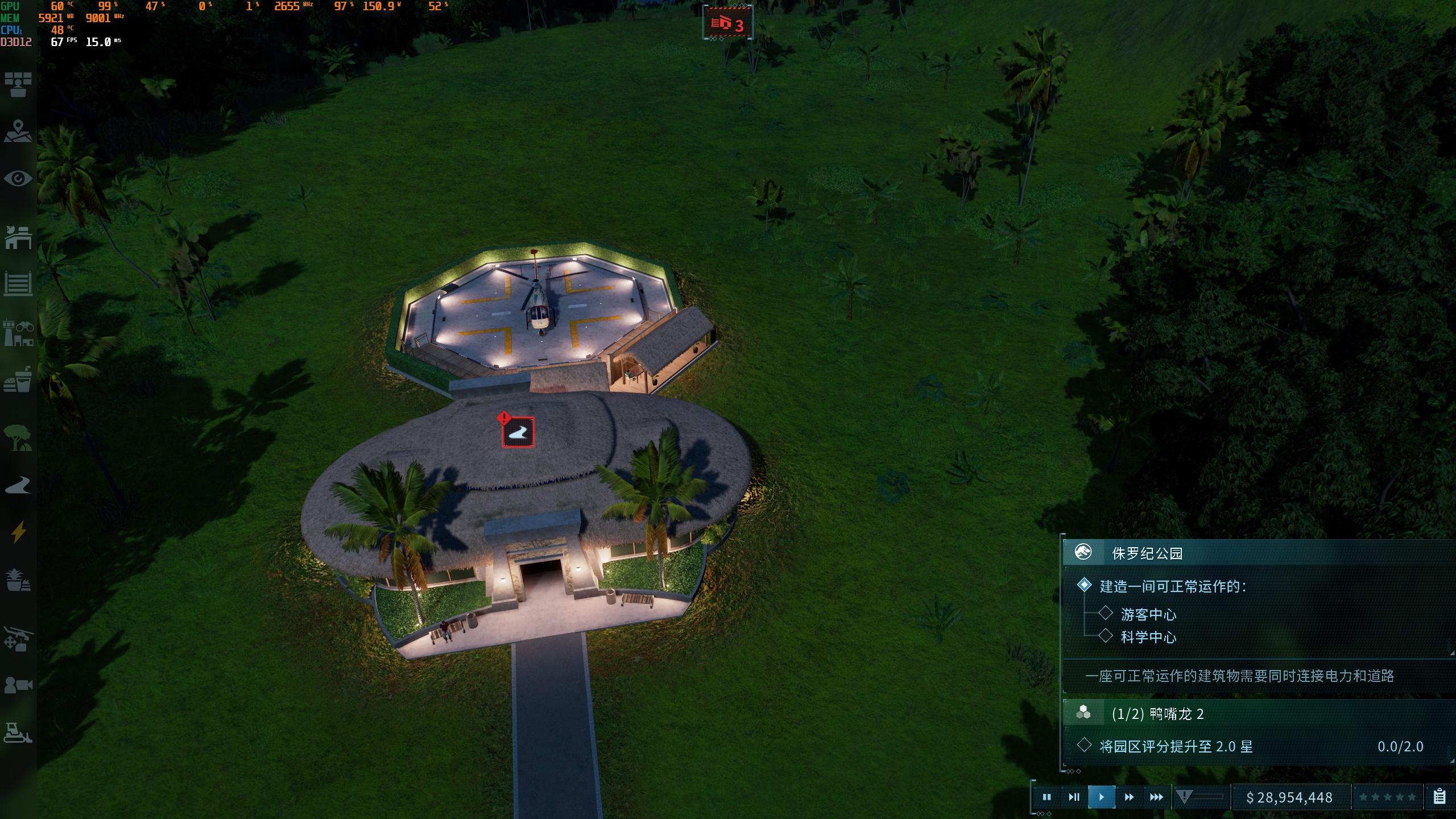
Task: Open the helicopter transport tool
Action: 18,638
